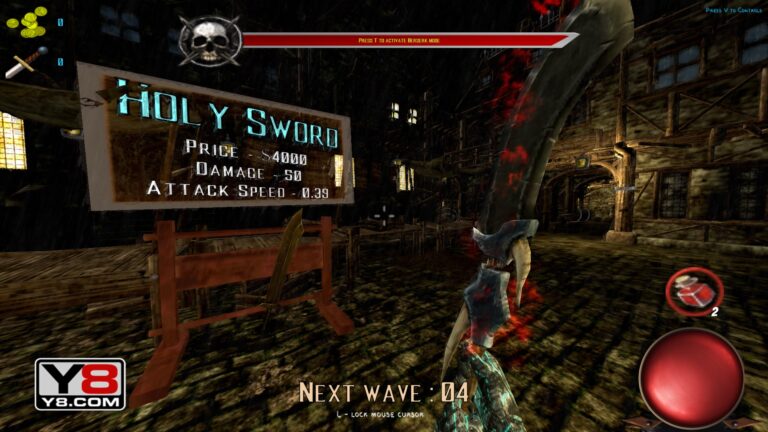Use the red health potion icon
The height and width of the screenshot is (432, 768).
[694, 292]
